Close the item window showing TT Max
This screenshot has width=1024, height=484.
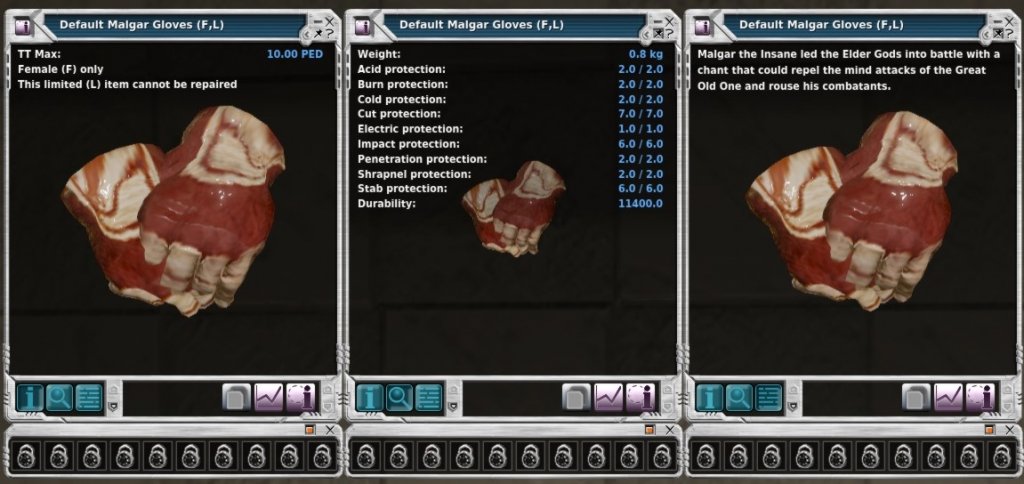[331, 20]
